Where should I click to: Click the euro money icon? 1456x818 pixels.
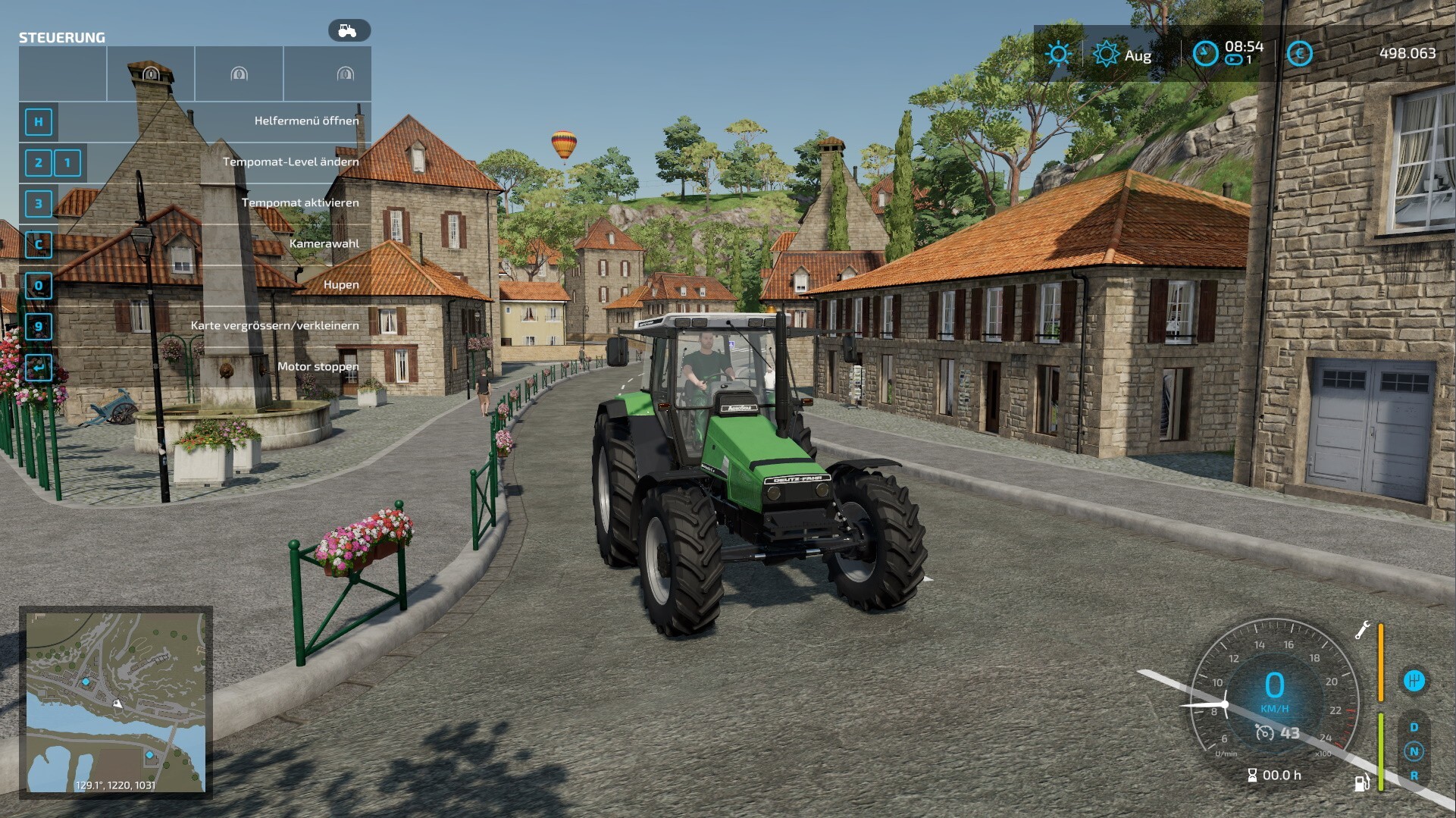1299,53
